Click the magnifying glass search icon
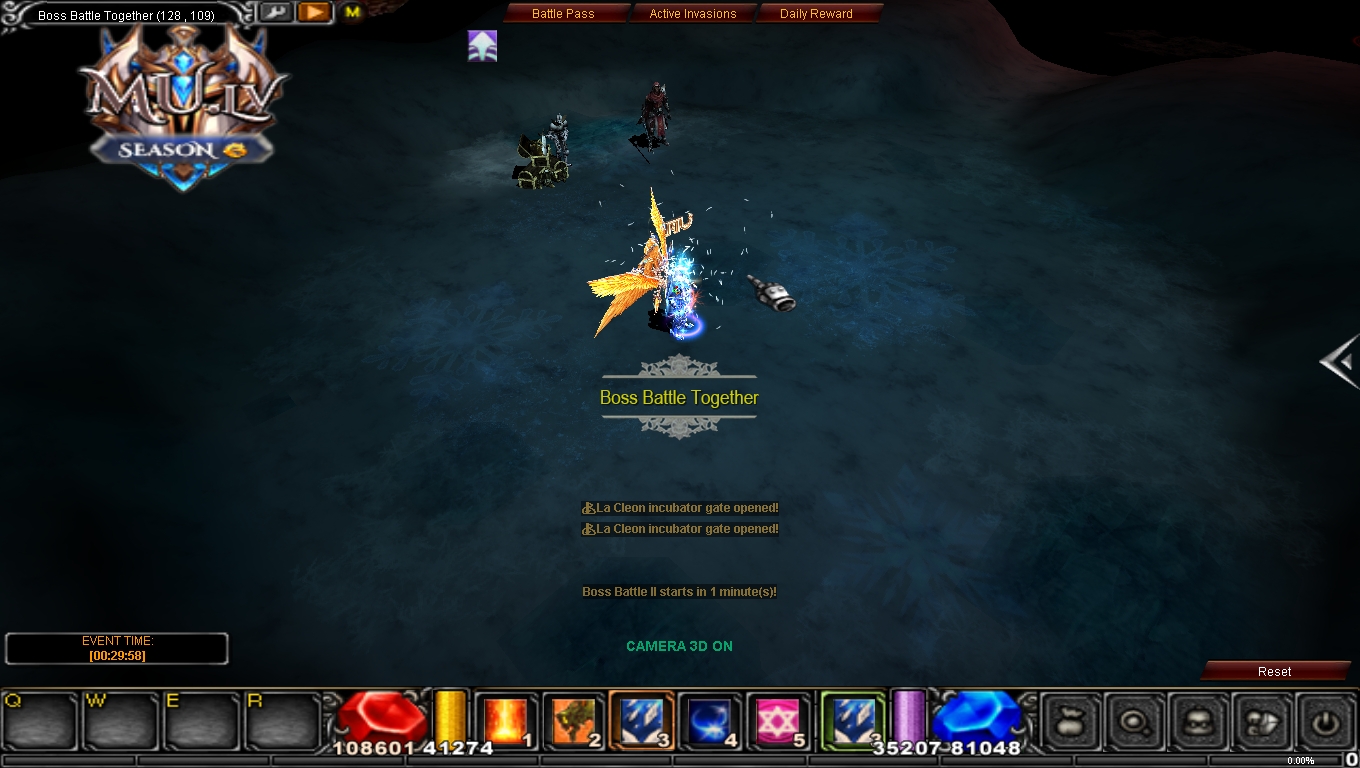Image resolution: width=1360 pixels, height=768 pixels. (x=1135, y=722)
